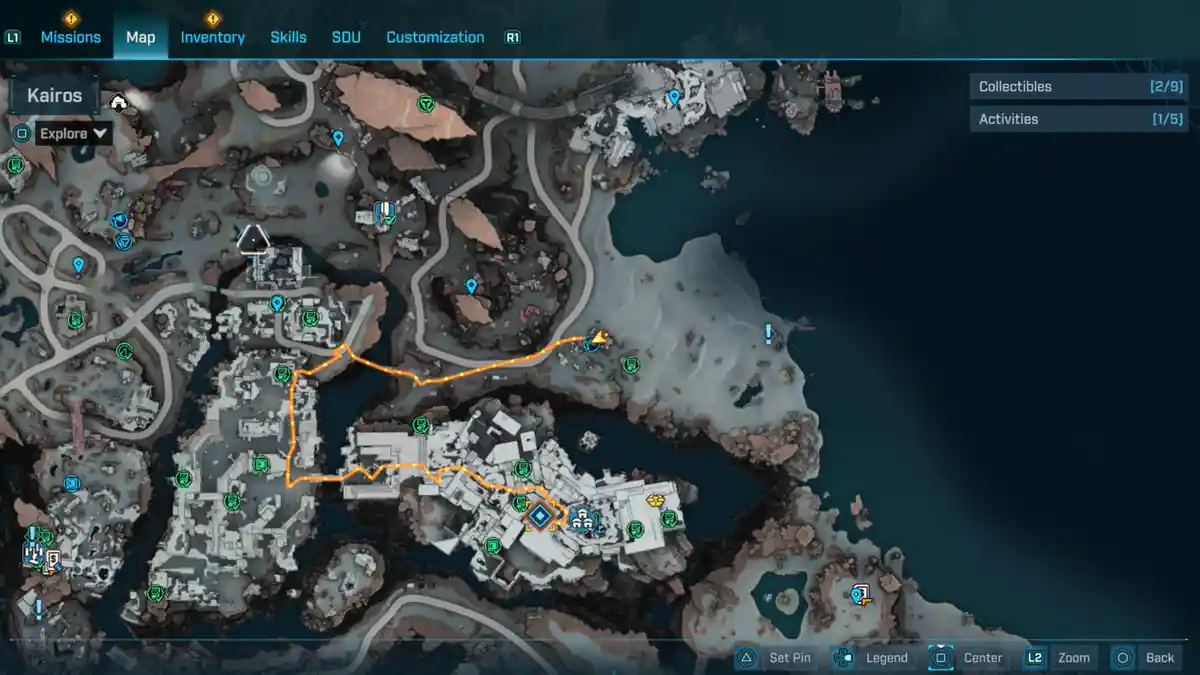Select the yellow player arrow marker

597,339
